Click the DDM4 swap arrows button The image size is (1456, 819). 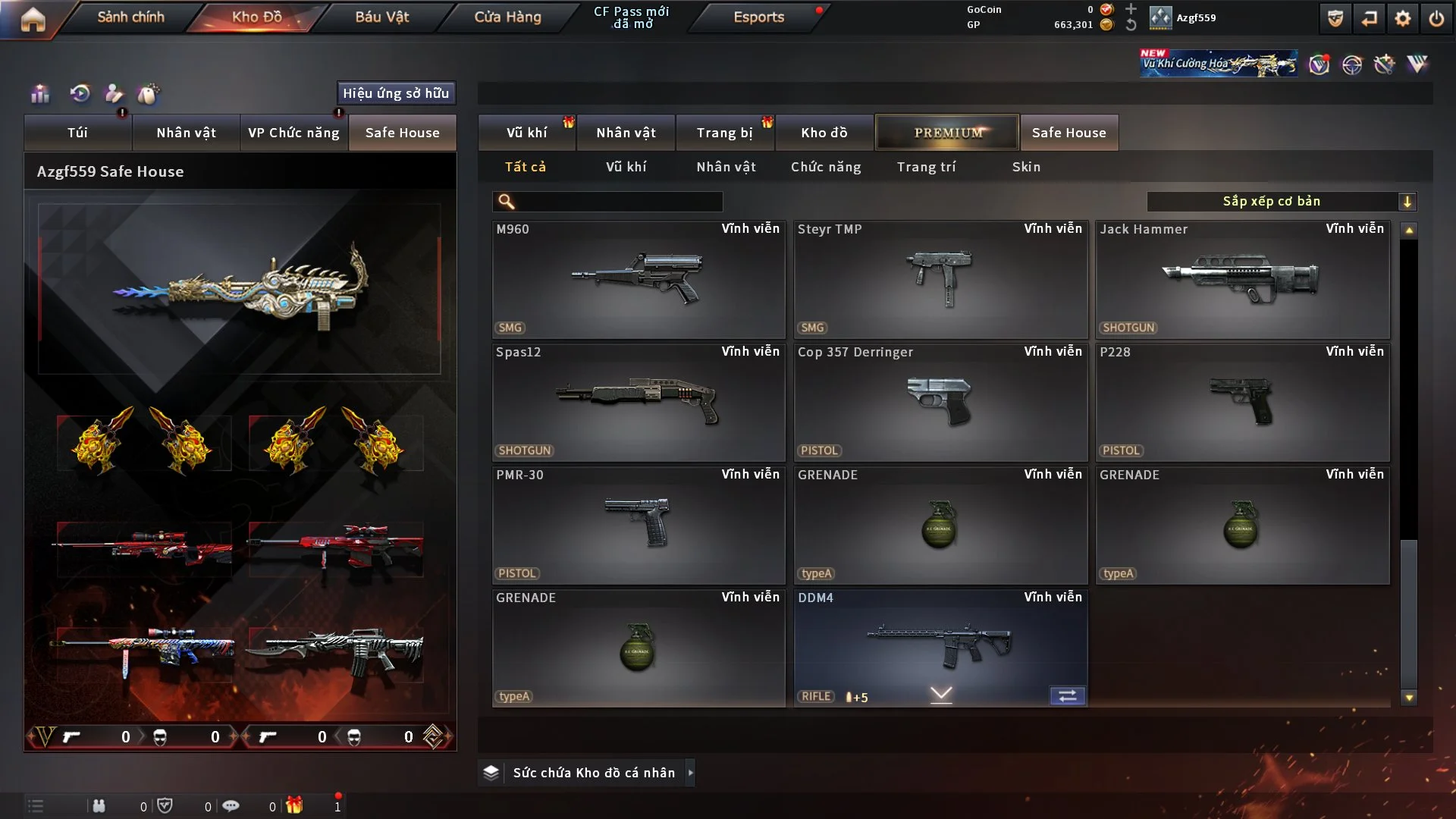tap(1067, 696)
